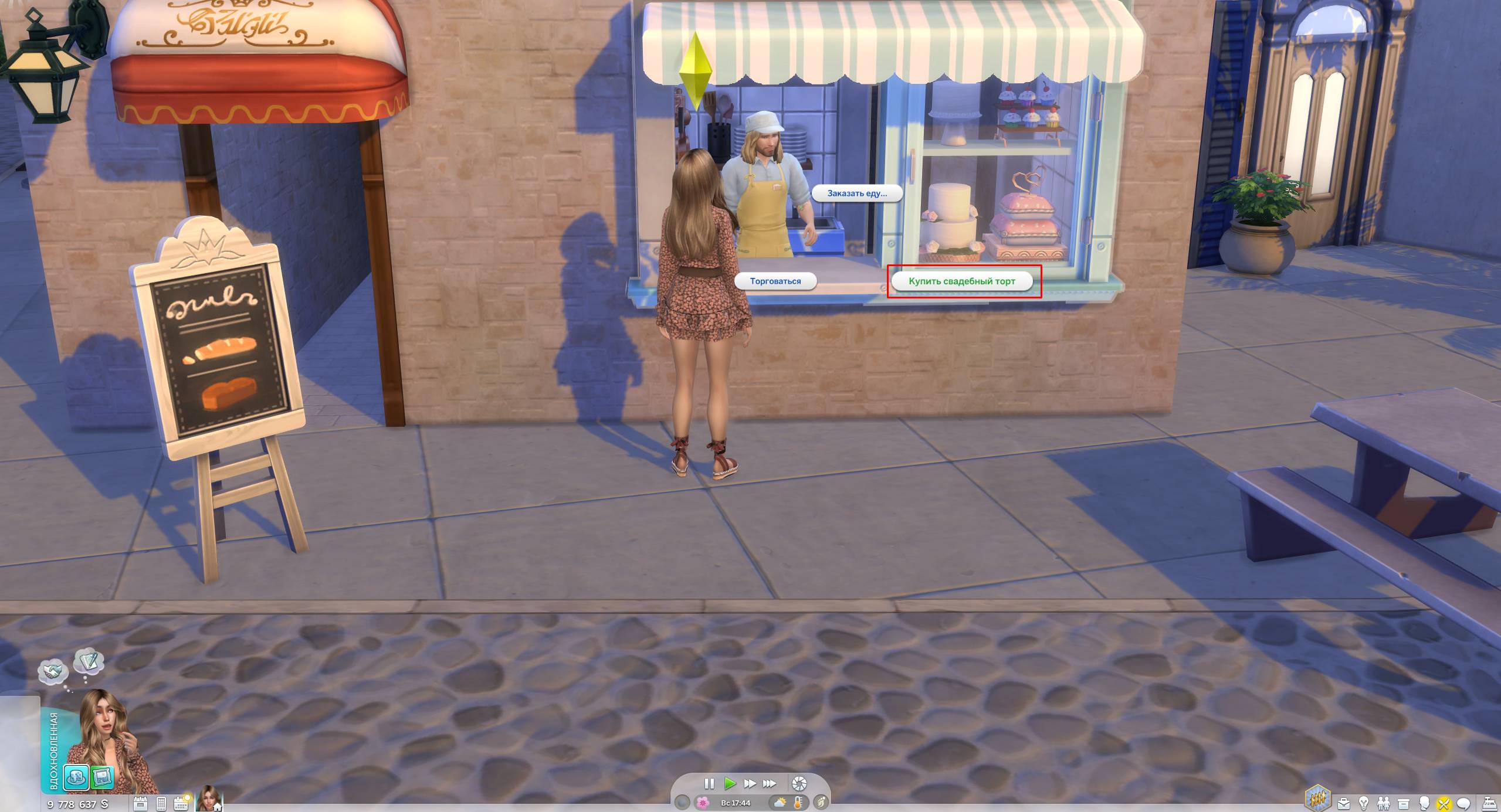Select the "Торговаться" interaction
This screenshot has width=1501, height=812.
(x=775, y=281)
